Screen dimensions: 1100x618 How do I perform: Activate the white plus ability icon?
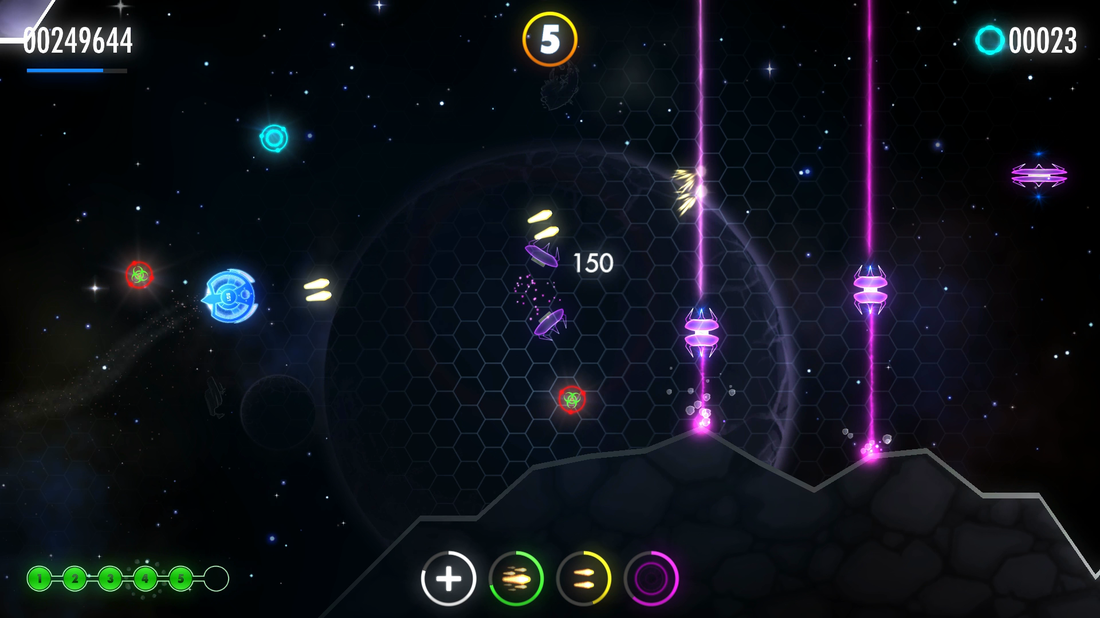(x=448, y=578)
